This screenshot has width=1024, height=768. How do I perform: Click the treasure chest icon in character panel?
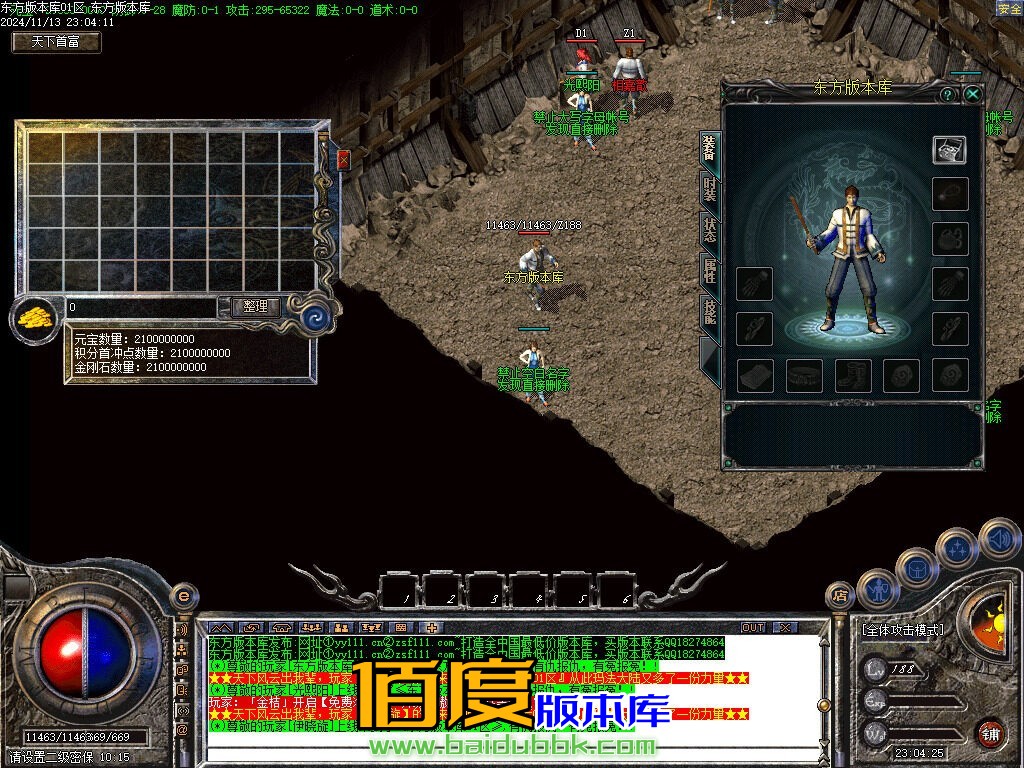point(949,150)
